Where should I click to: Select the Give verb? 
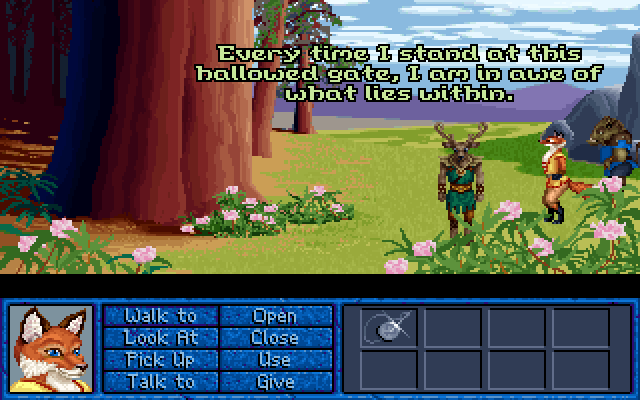tap(275, 381)
